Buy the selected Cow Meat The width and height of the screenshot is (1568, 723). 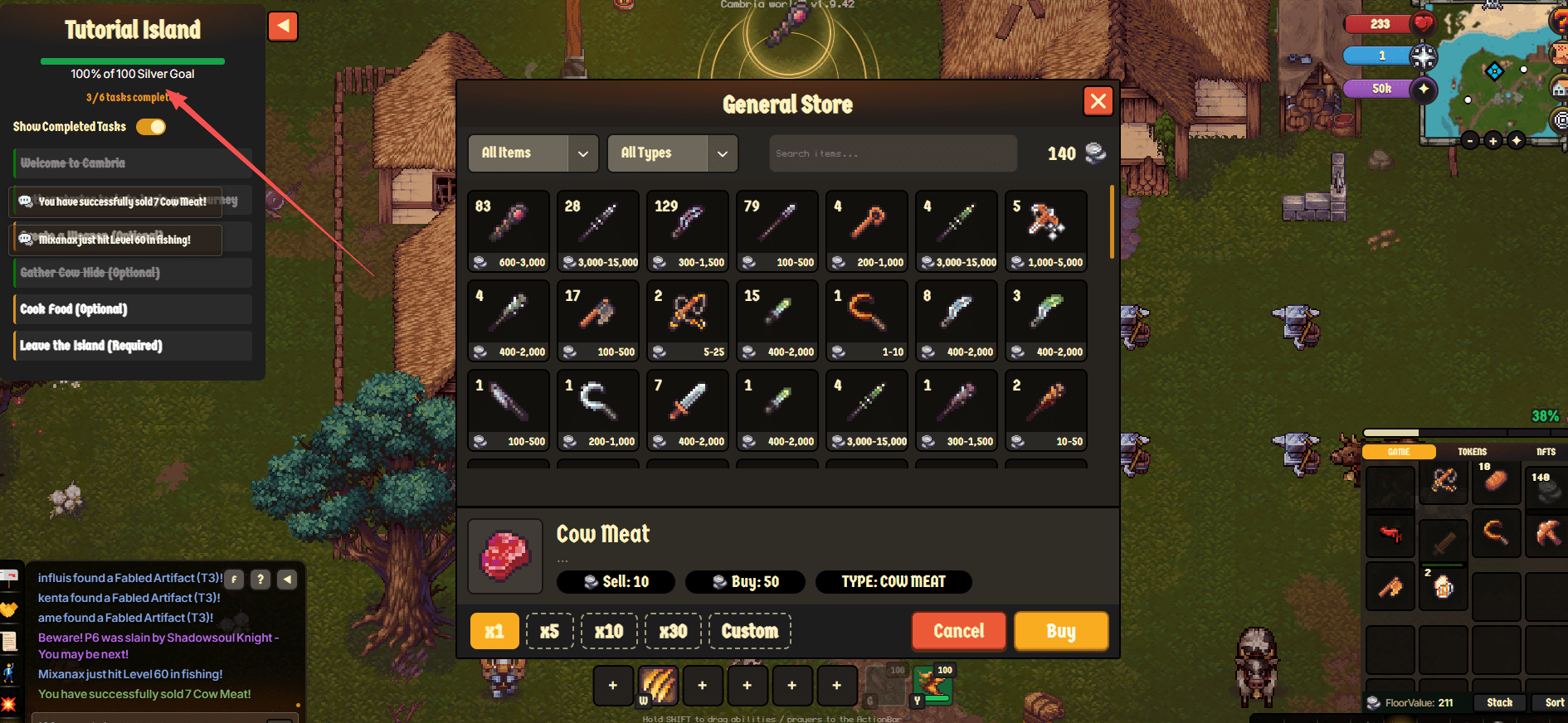click(1060, 631)
